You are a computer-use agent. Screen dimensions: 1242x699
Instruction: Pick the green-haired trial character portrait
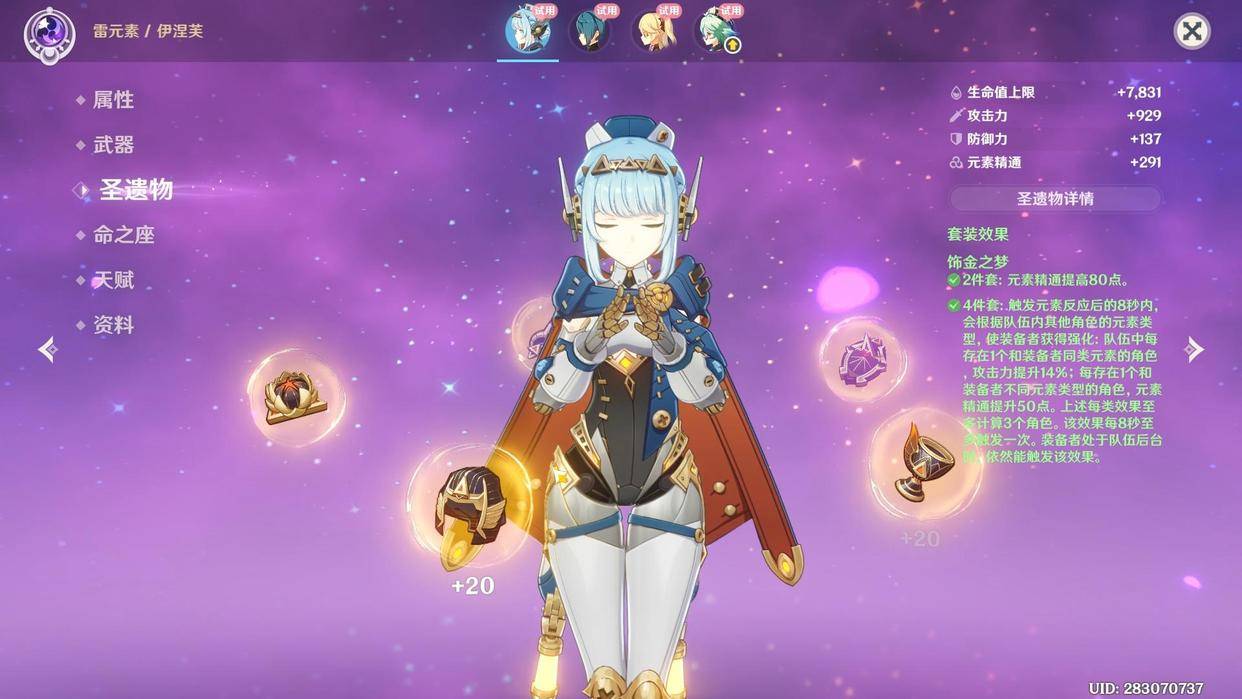point(714,31)
